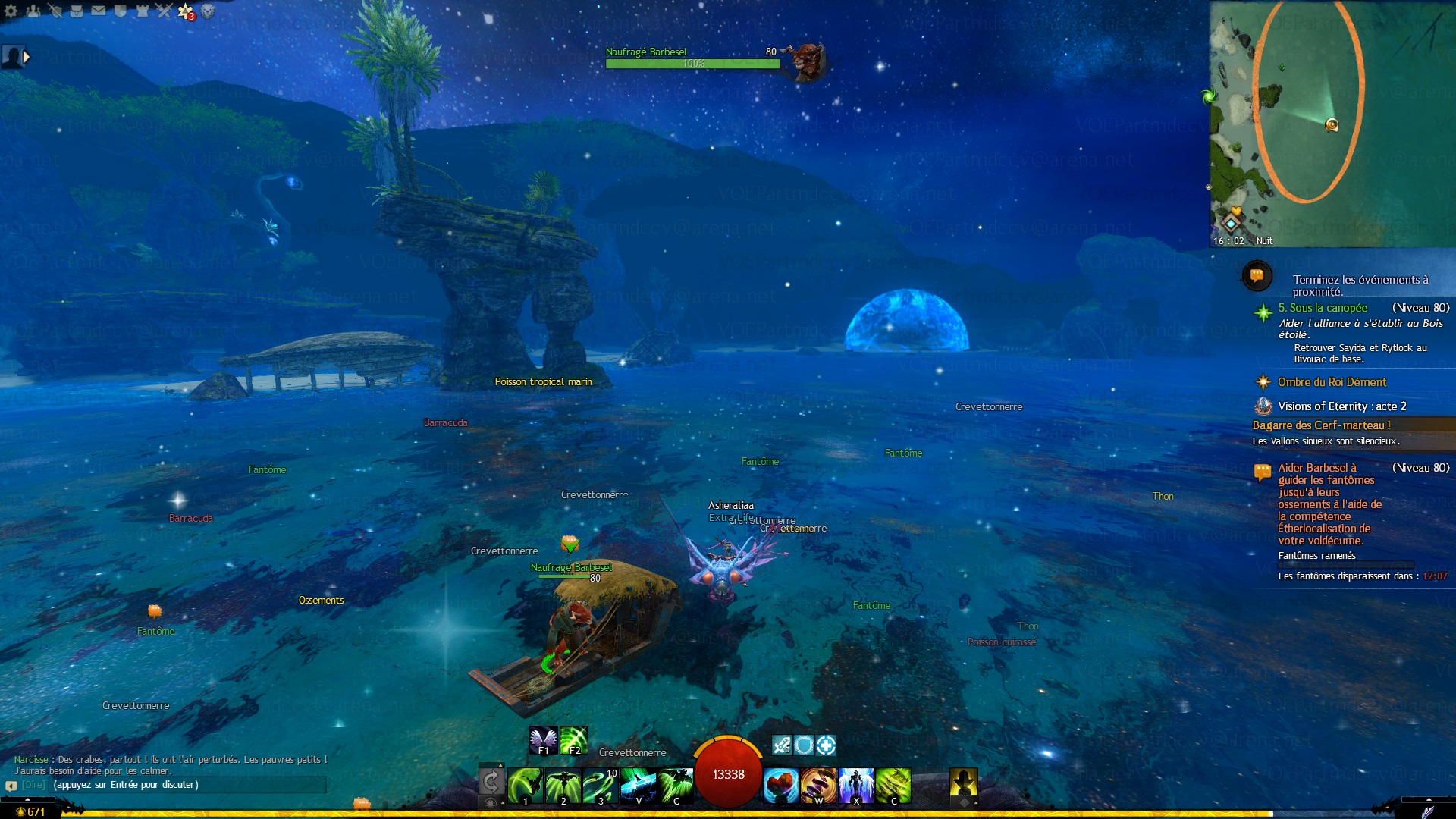This screenshot has width=1456, height=819.
Task: Open the crossed swords PvP panel
Action: 164,11
